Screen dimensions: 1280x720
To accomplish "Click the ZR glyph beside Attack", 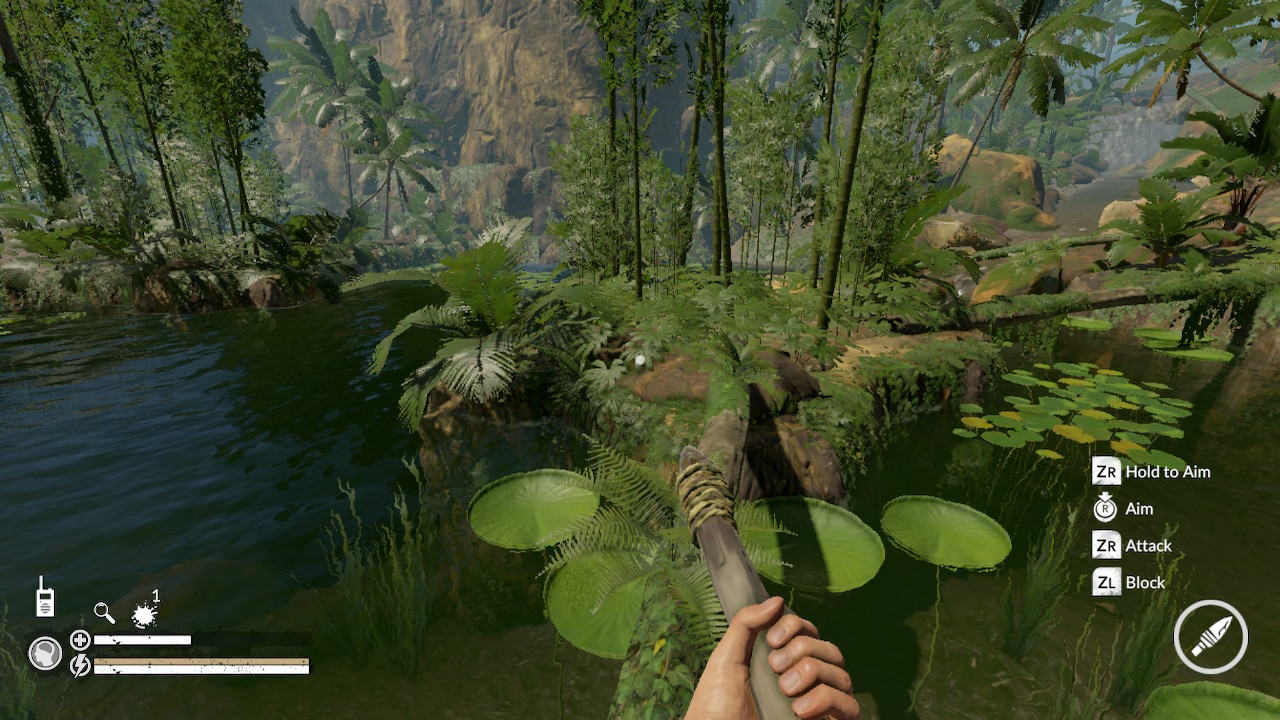I will [x=1107, y=545].
